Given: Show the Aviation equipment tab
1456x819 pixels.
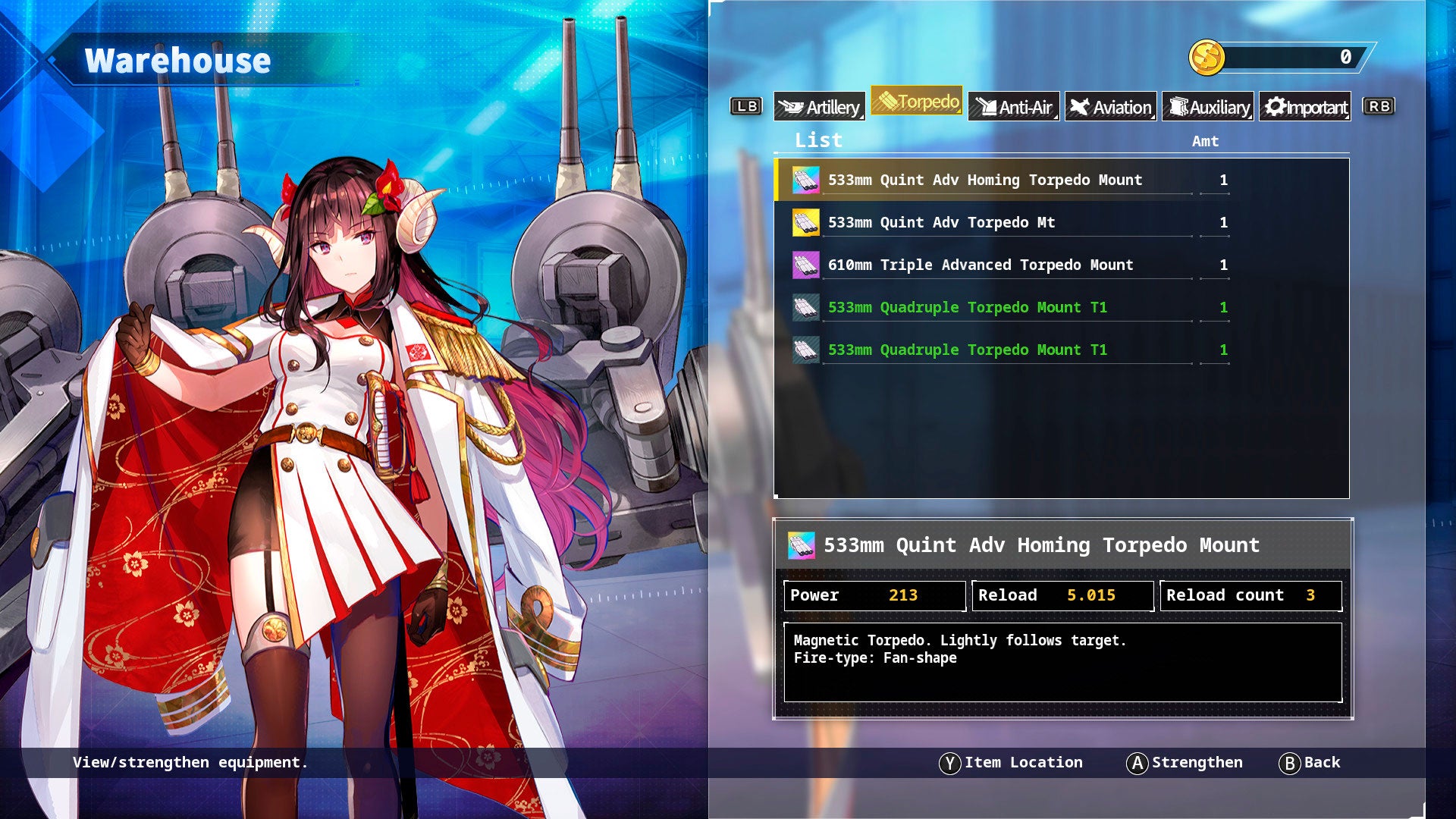Looking at the screenshot, I should [x=1110, y=107].
